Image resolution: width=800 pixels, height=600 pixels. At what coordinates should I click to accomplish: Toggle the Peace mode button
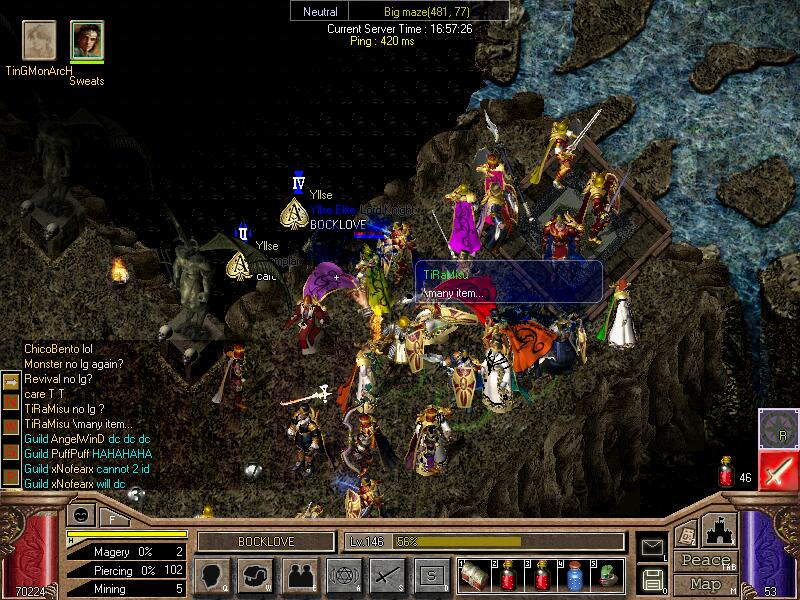click(x=705, y=561)
